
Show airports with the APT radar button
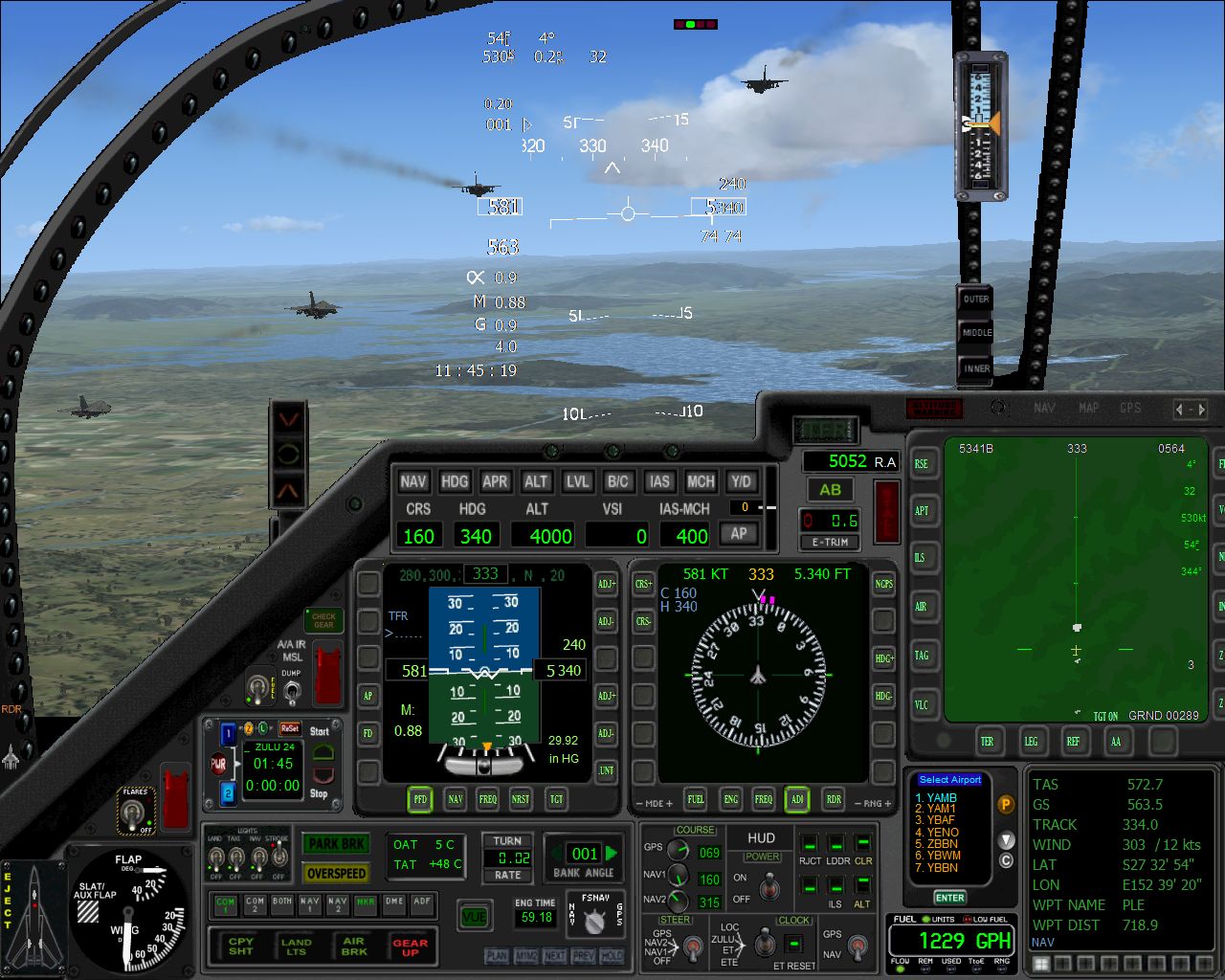(922, 510)
